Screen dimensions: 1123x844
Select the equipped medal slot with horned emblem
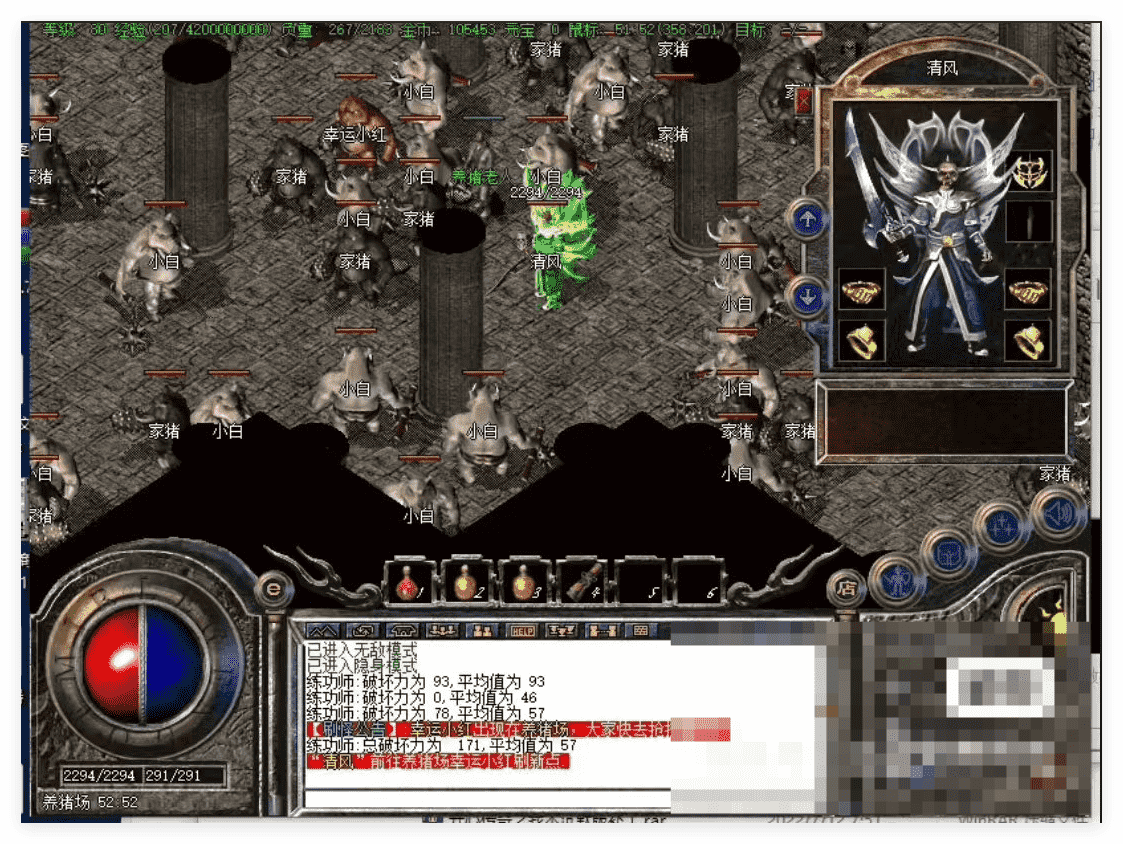click(1028, 171)
